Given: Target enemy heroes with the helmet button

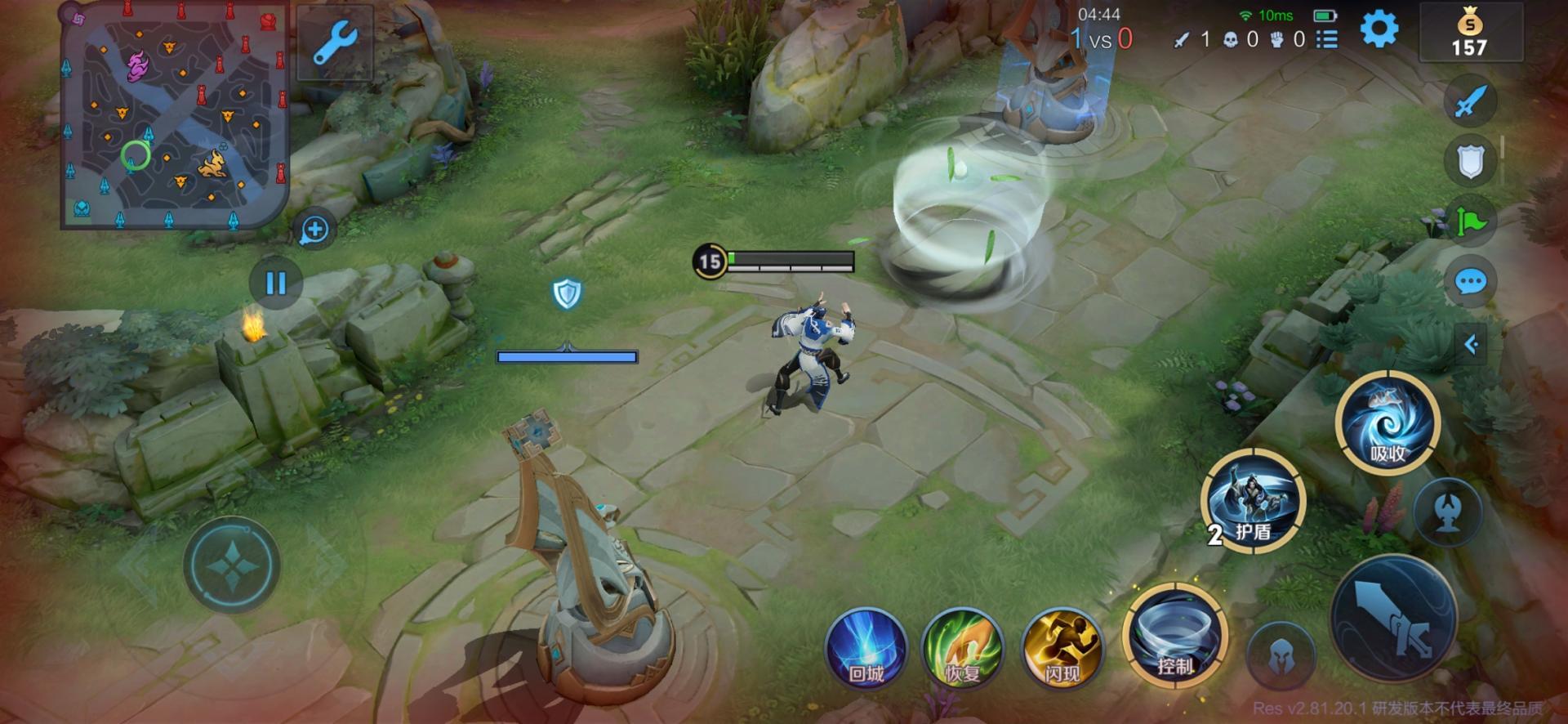Looking at the screenshot, I should pyautogui.click(x=1281, y=655).
